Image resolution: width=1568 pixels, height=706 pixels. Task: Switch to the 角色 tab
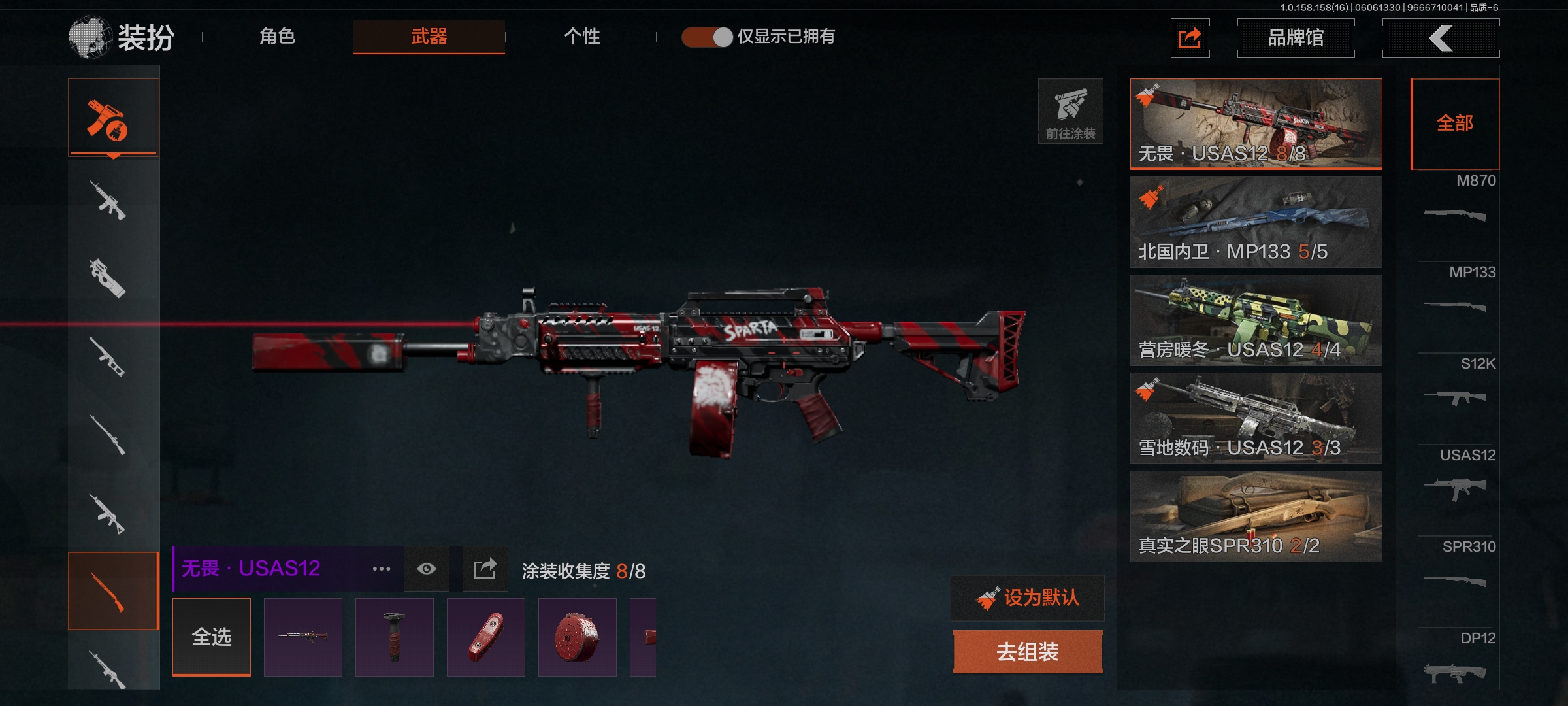[278, 37]
